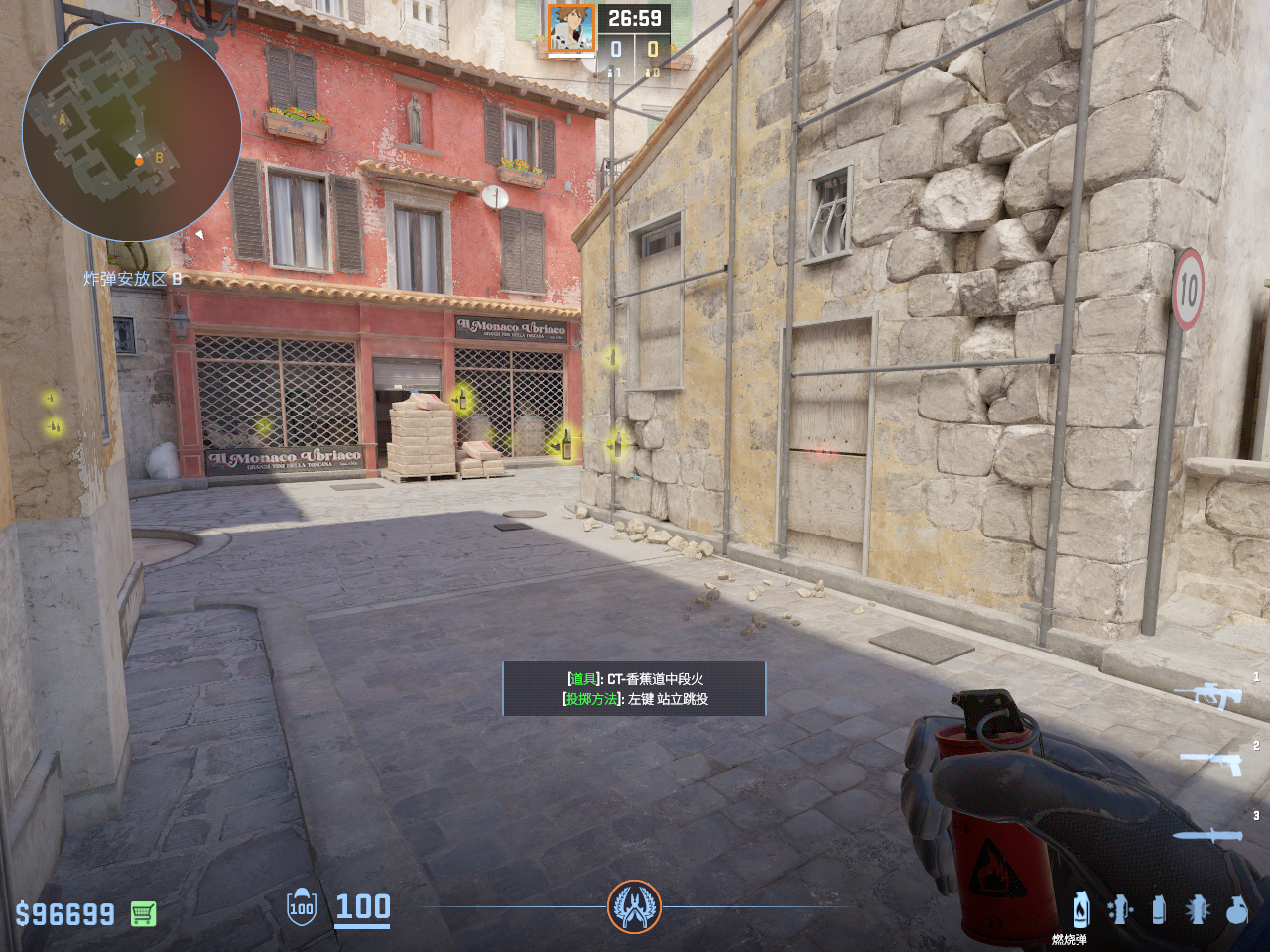1270x952 pixels.
Task: Pick the decoy grenade icon
Action: click(x=1120, y=909)
